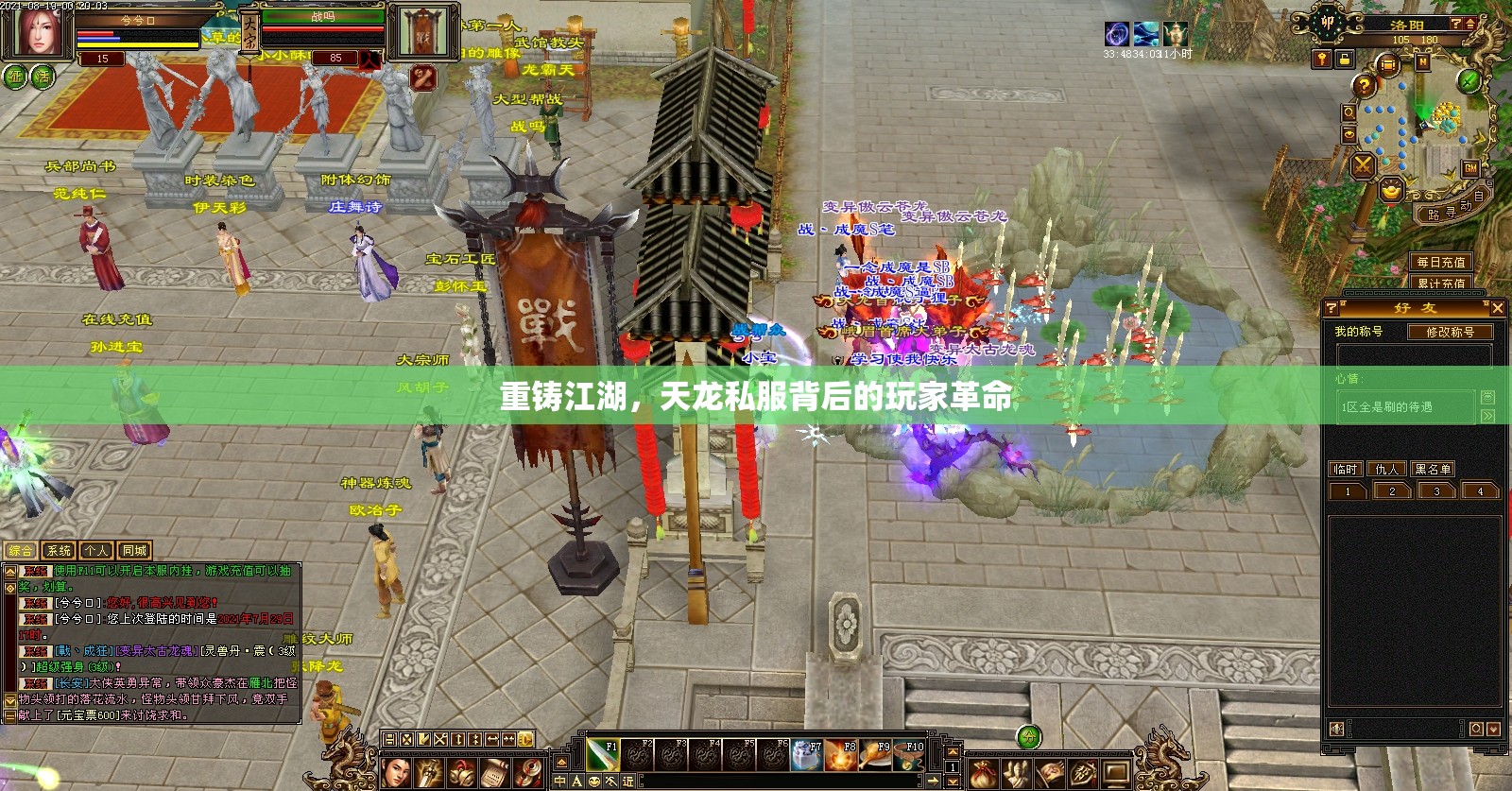The height and width of the screenshot is (791, 1512).
Task: Open the magnifier search icon on the minimap ring
Action: click(x=1349, y=113)
